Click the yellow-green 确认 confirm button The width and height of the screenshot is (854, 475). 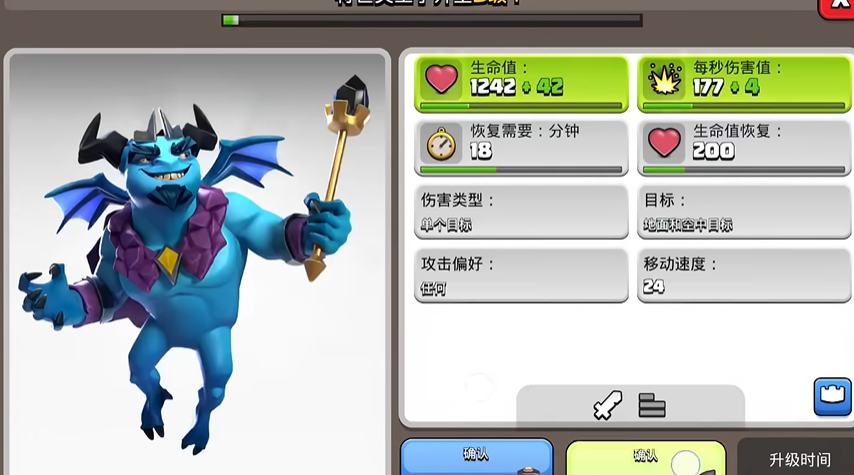point(646,458)
